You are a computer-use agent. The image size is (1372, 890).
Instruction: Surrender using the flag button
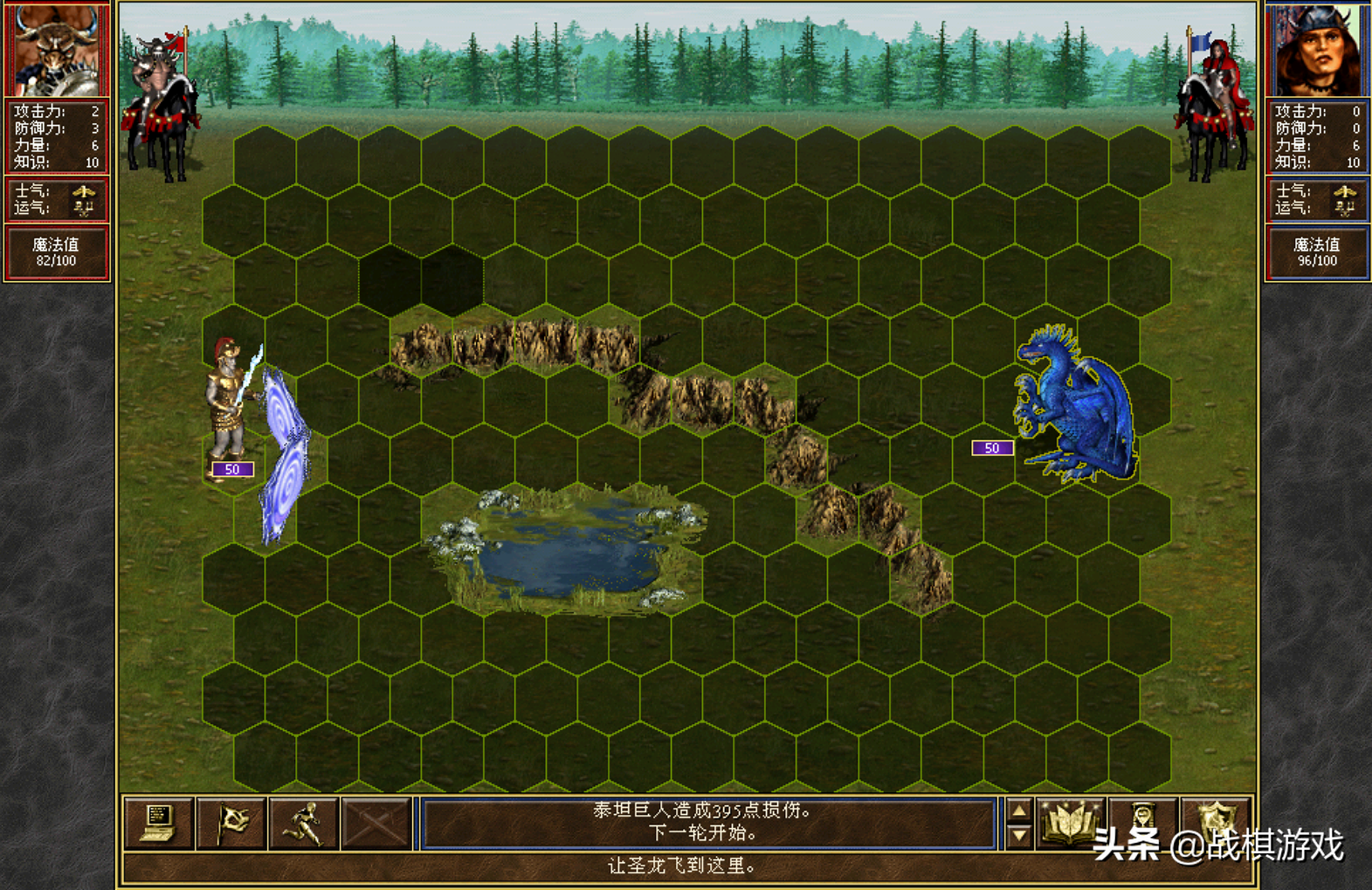231,823
